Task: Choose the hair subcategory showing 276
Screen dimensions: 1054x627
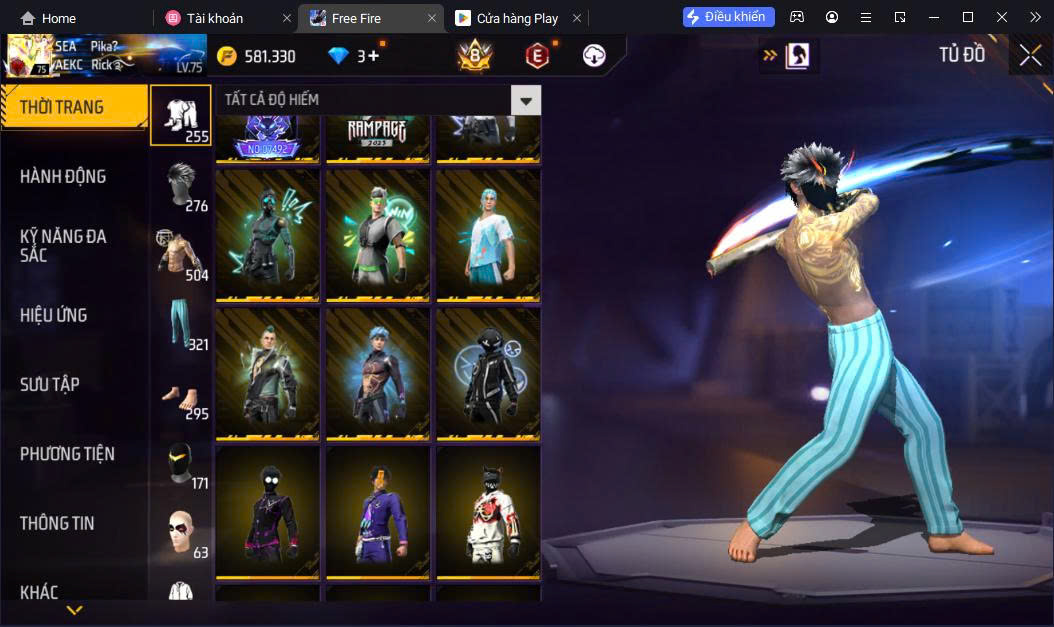Action: tap(181, 186)
